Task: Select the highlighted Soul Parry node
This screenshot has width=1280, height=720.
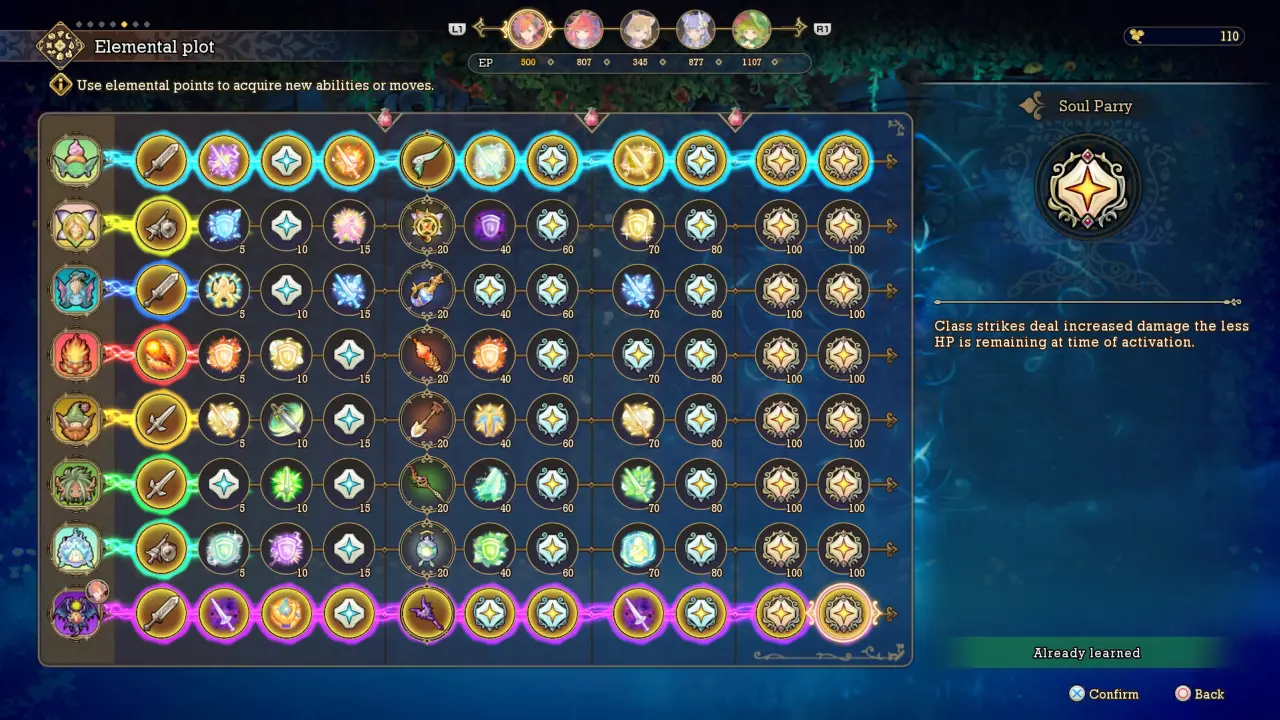Action: pyautogui.click(x=843, y=613)
